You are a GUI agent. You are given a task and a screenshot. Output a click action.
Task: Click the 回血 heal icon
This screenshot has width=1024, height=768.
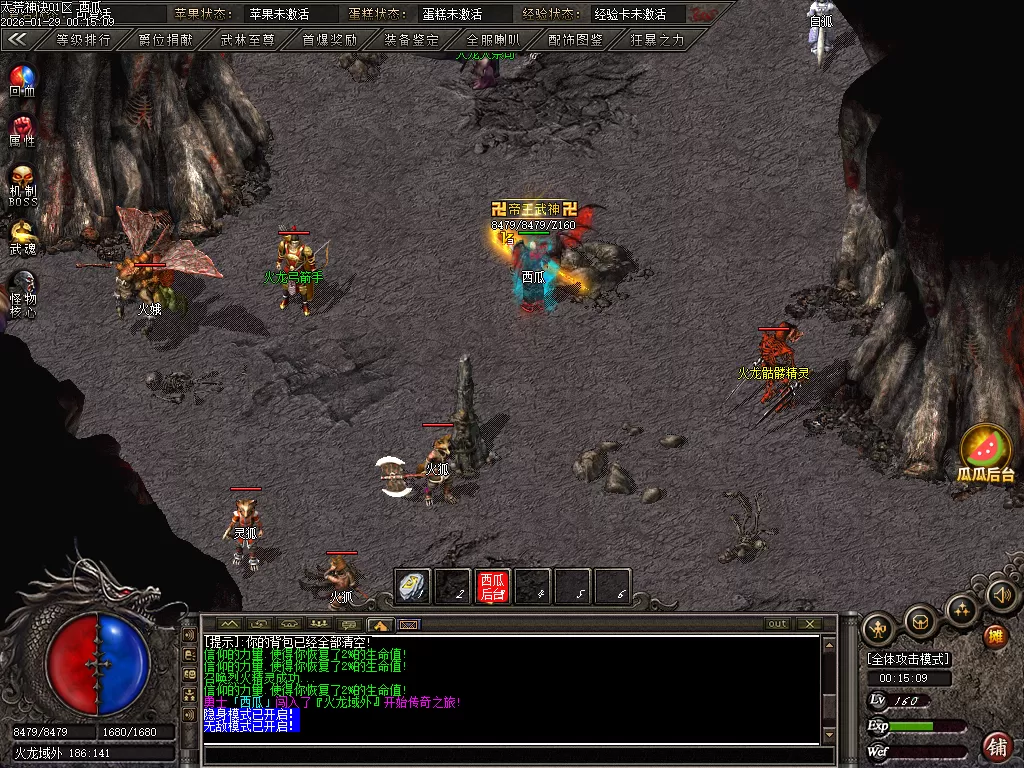22,78
